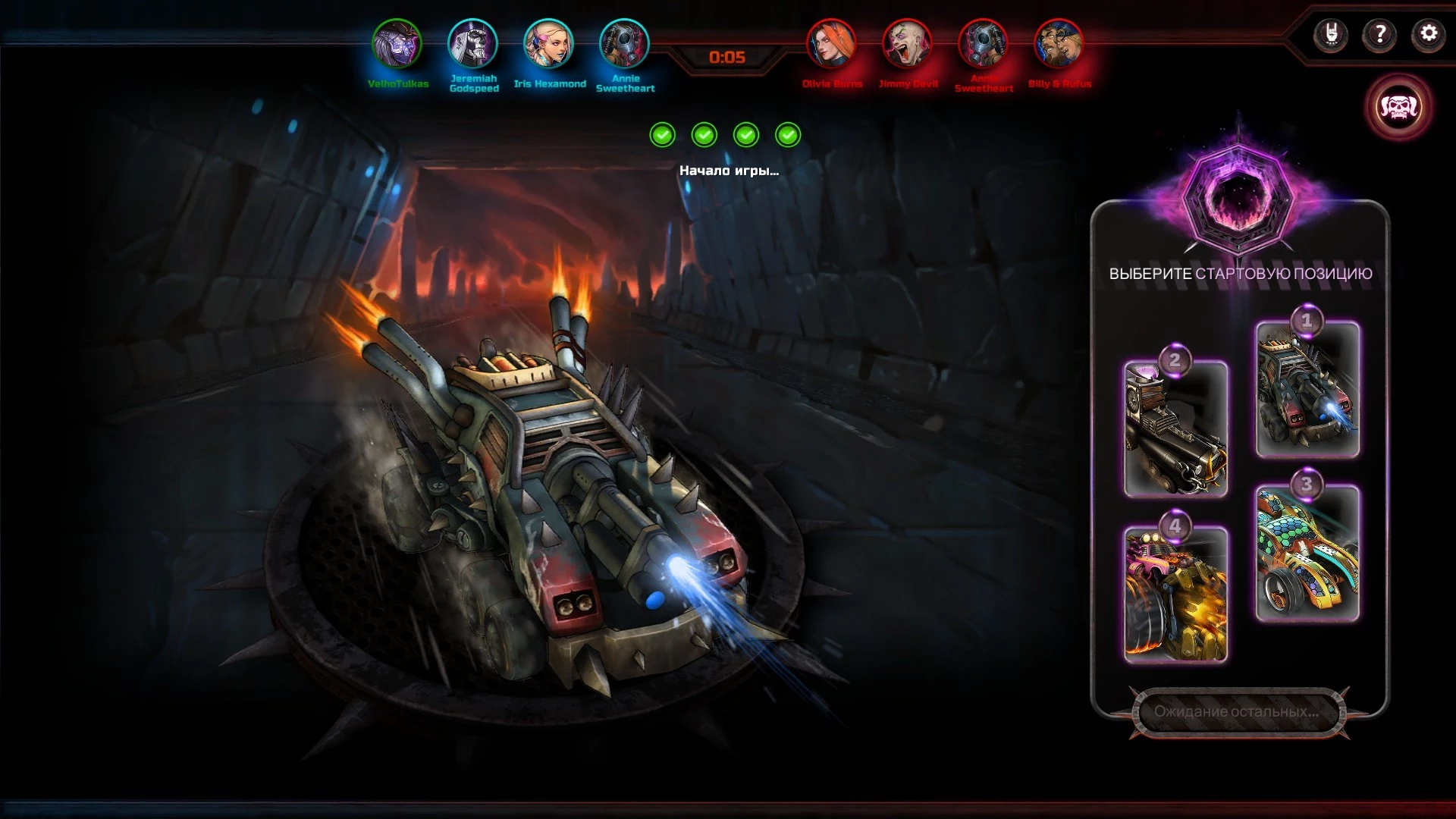Click Iris Hexamond portrait
Viewport: 1456px width, 819px height.
click(x=548, y=44)
